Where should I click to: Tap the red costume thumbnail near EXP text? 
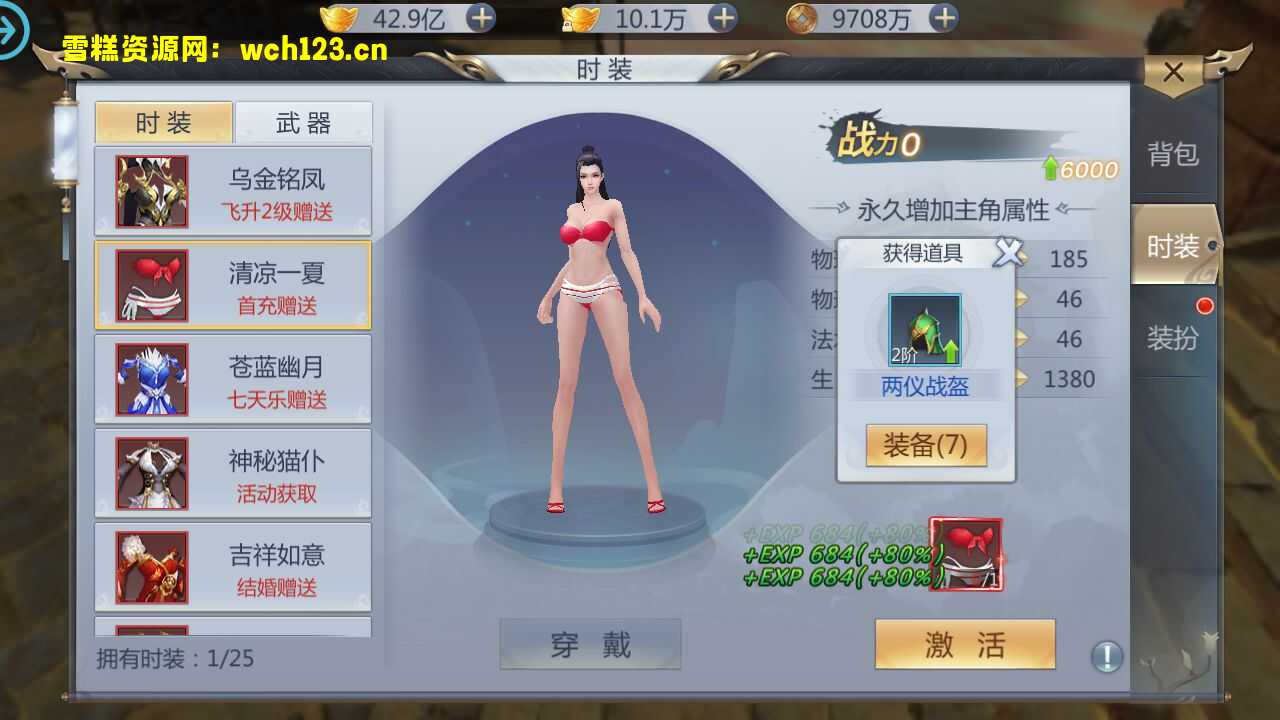(963, 554)
